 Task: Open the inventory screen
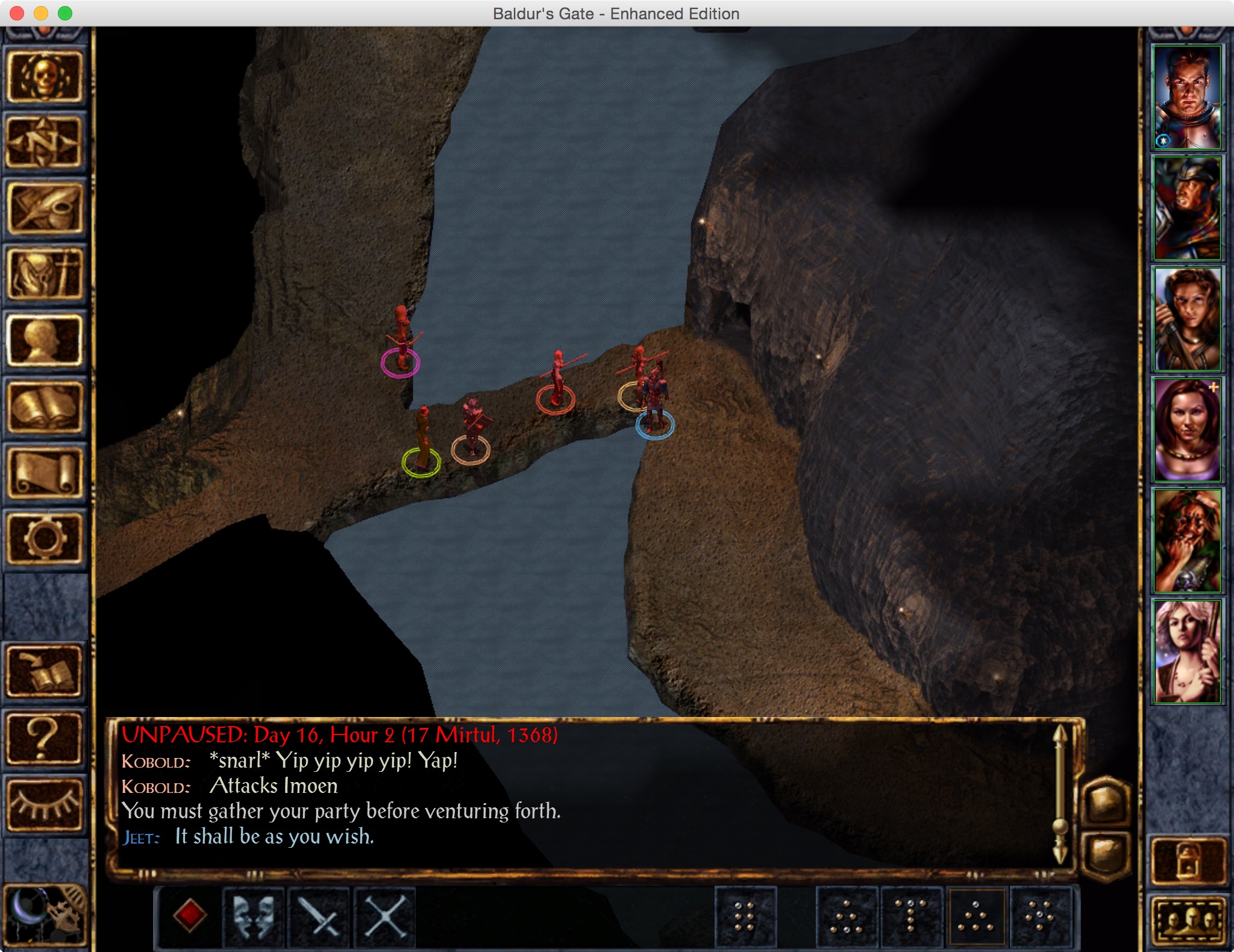[x=44, y=275]
